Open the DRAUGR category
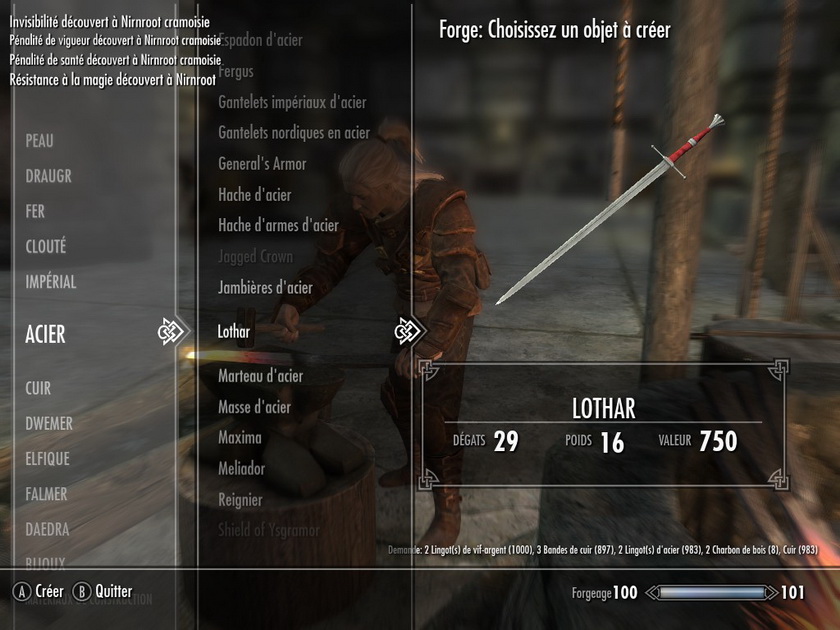The image size is (840, 630). point(49,177)
